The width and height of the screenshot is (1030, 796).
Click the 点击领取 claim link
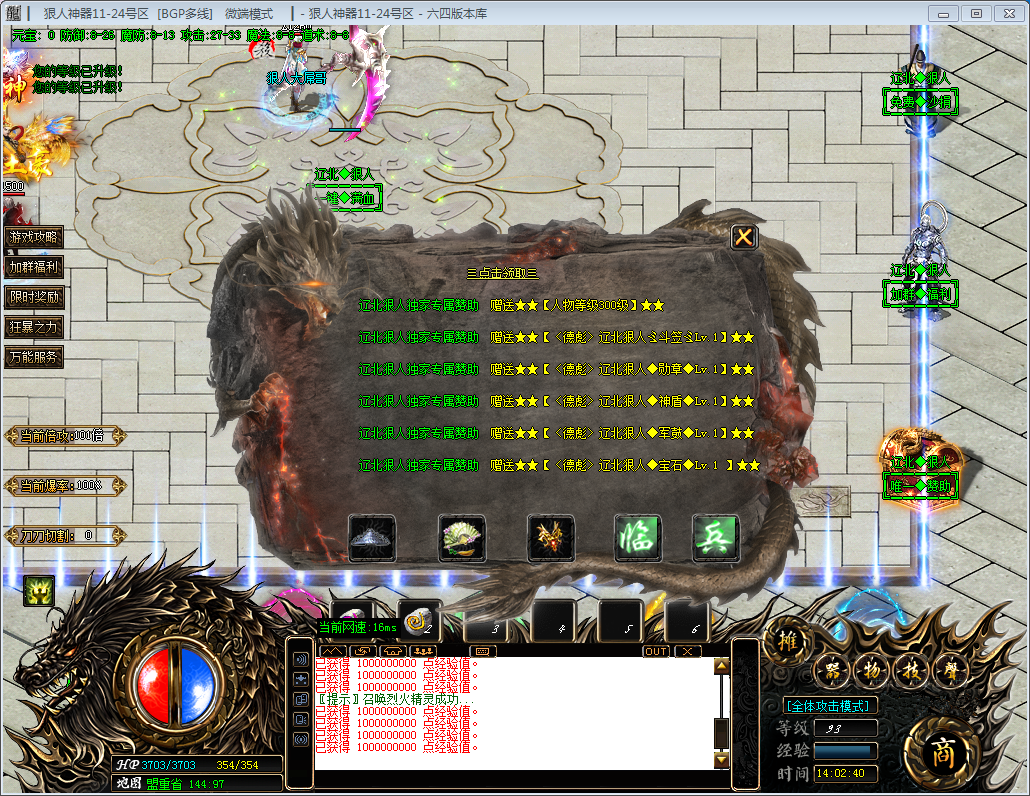[x=502, y=273]
